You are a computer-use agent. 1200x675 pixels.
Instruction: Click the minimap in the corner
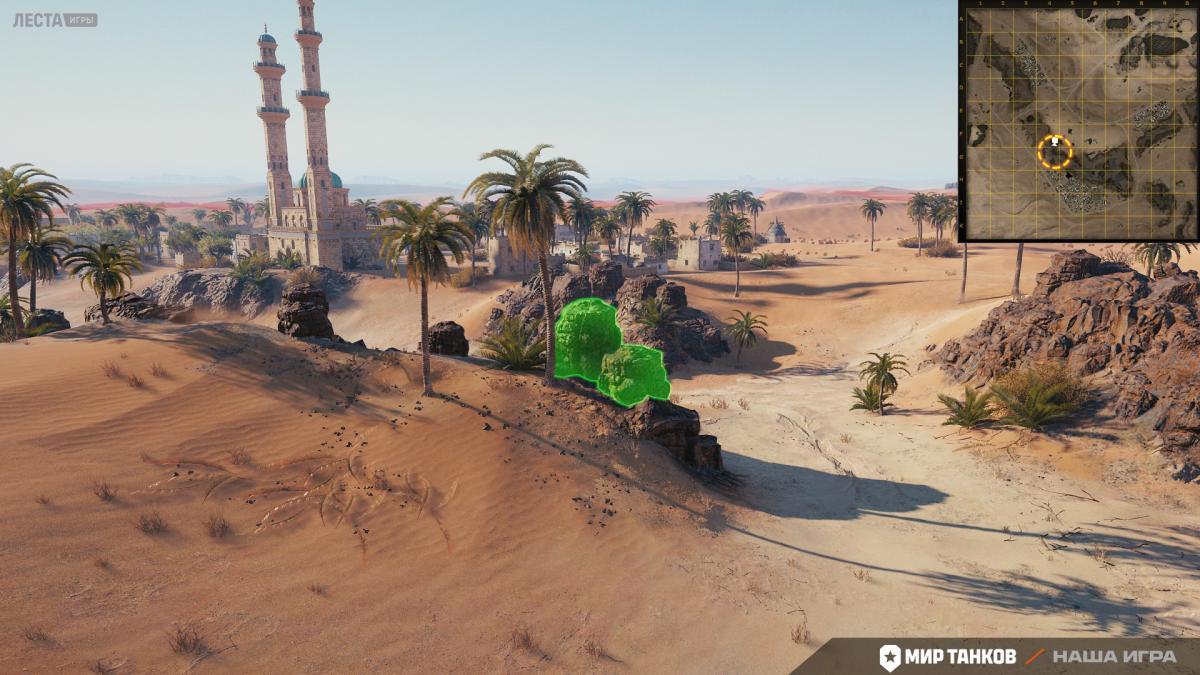tap(1079, 122)
